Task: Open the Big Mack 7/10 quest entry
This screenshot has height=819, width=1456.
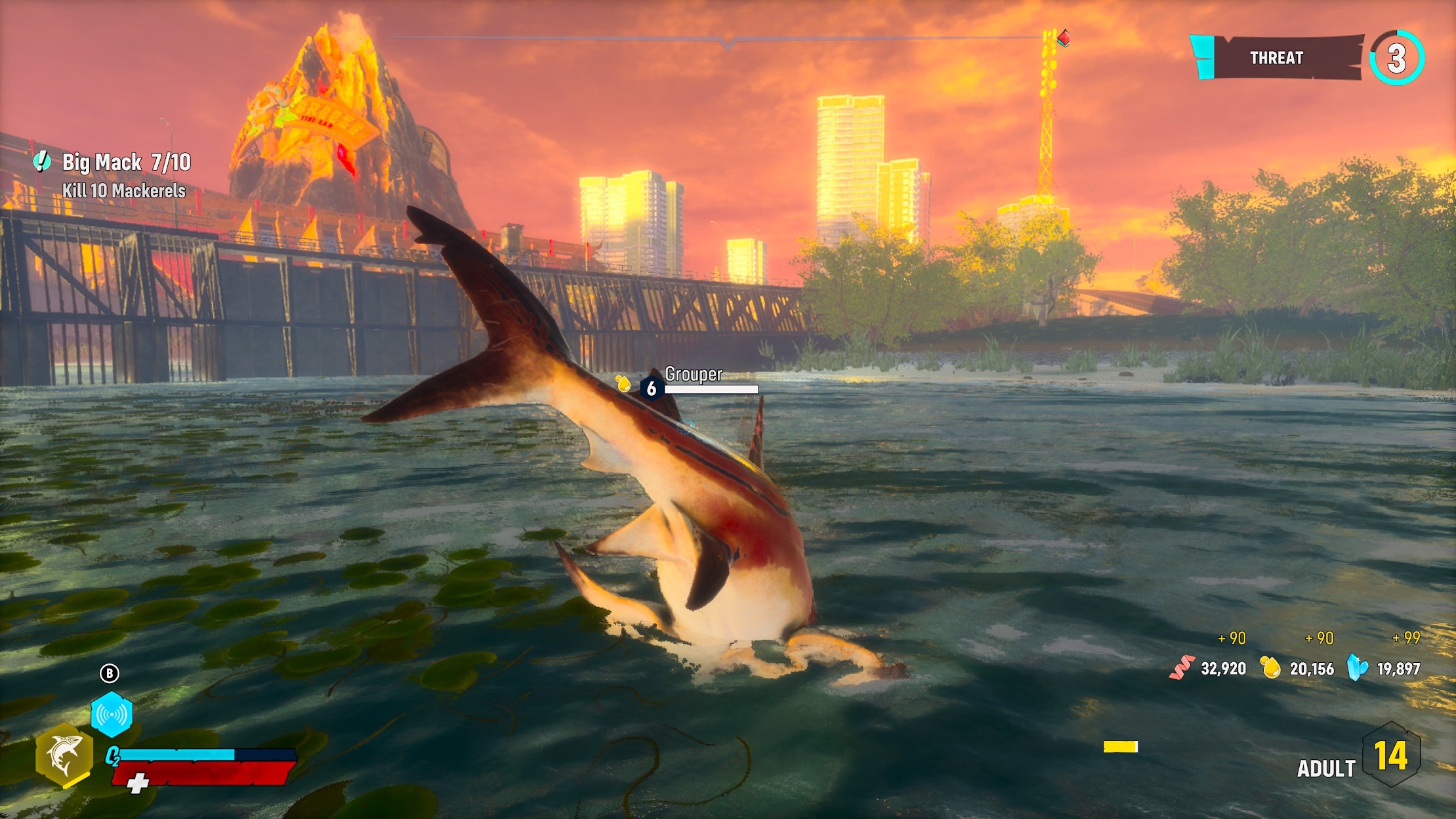Action: [x=128, y=163]
